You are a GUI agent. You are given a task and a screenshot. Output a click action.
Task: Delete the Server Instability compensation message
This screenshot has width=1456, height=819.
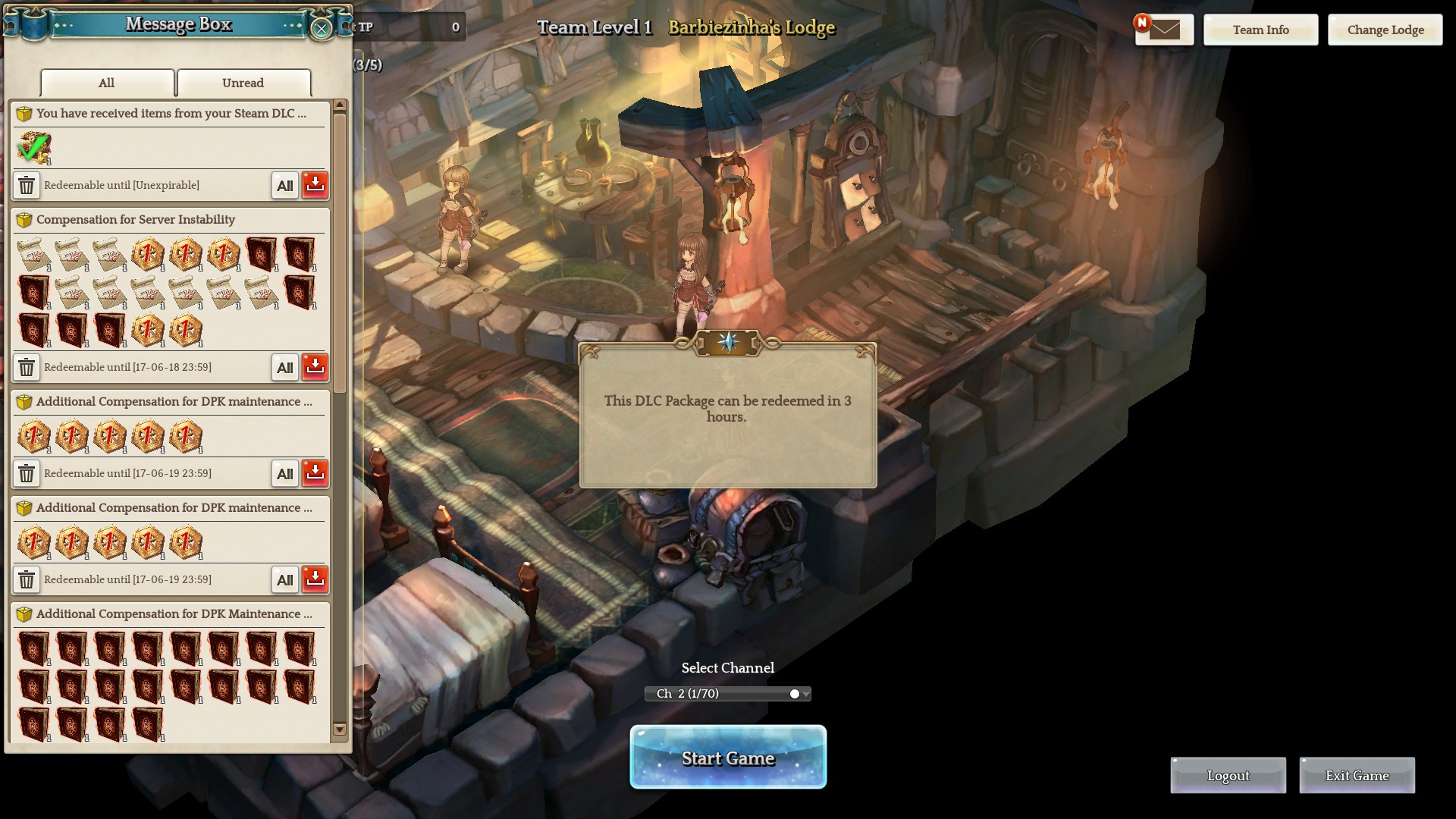point(27,368)
